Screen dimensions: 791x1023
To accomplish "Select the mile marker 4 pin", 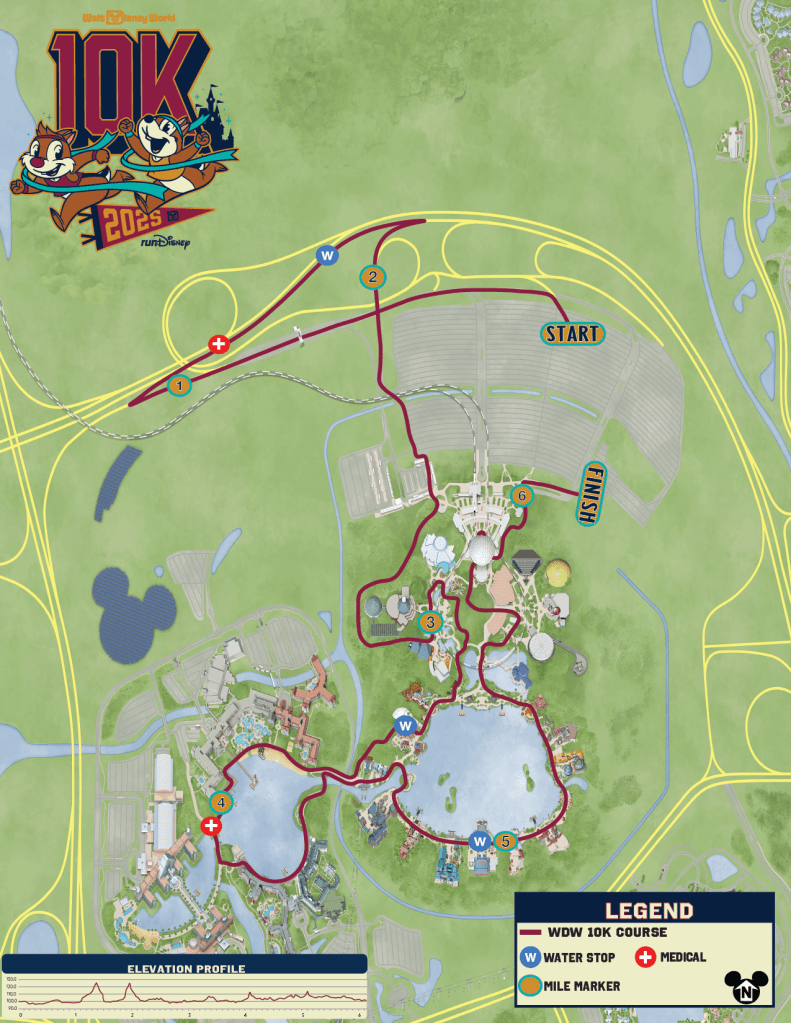I will pos(222,802).
